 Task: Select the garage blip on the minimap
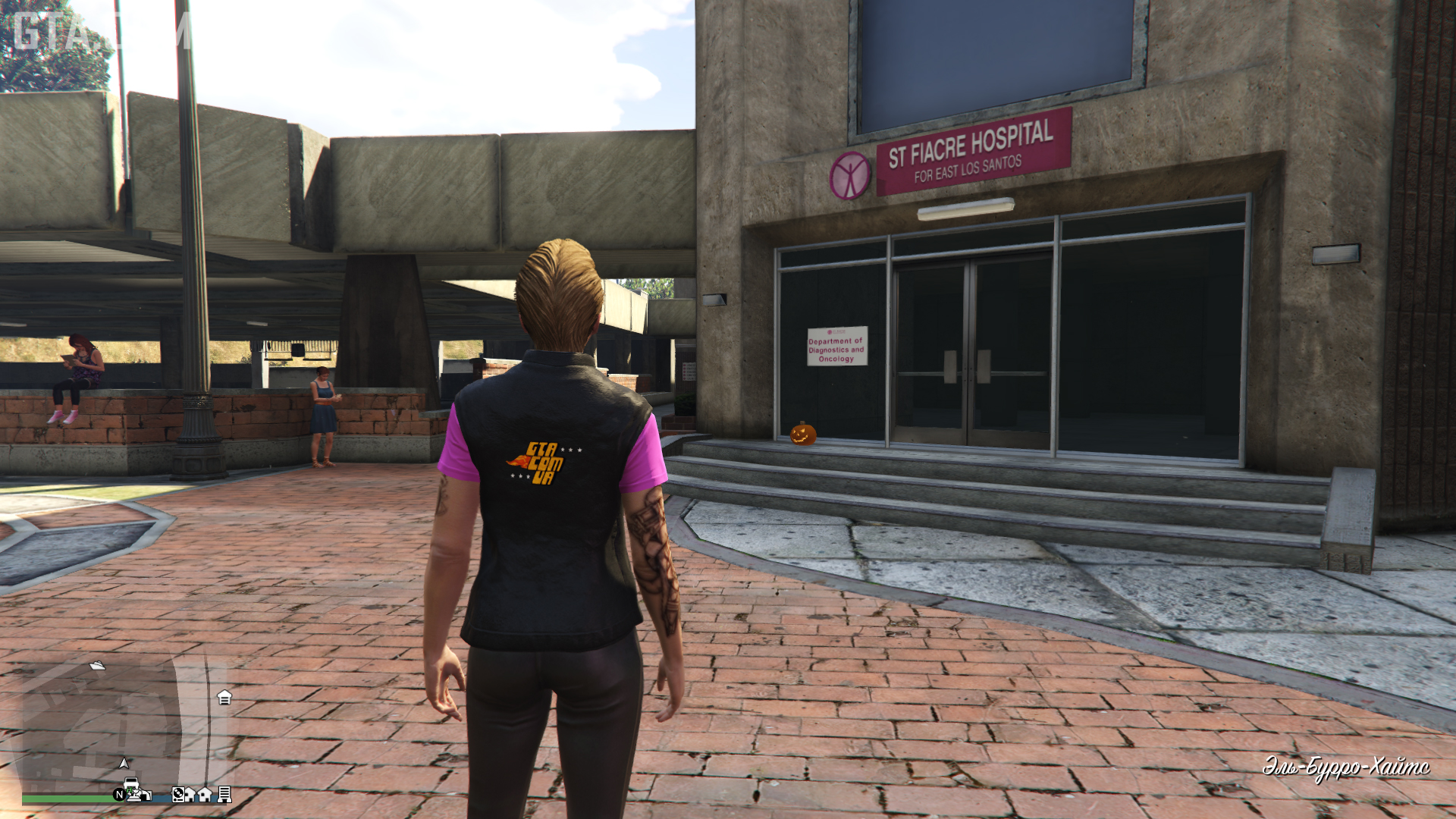(x=224, y=697)
